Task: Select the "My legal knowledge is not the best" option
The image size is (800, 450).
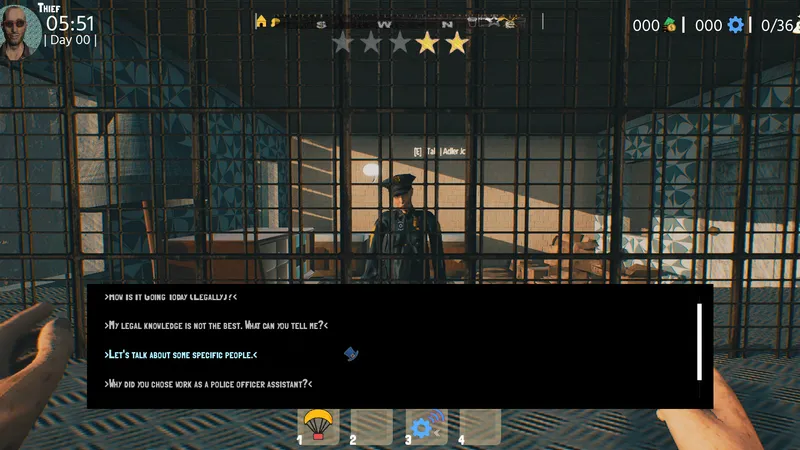Action: click(x=216, y=325)
